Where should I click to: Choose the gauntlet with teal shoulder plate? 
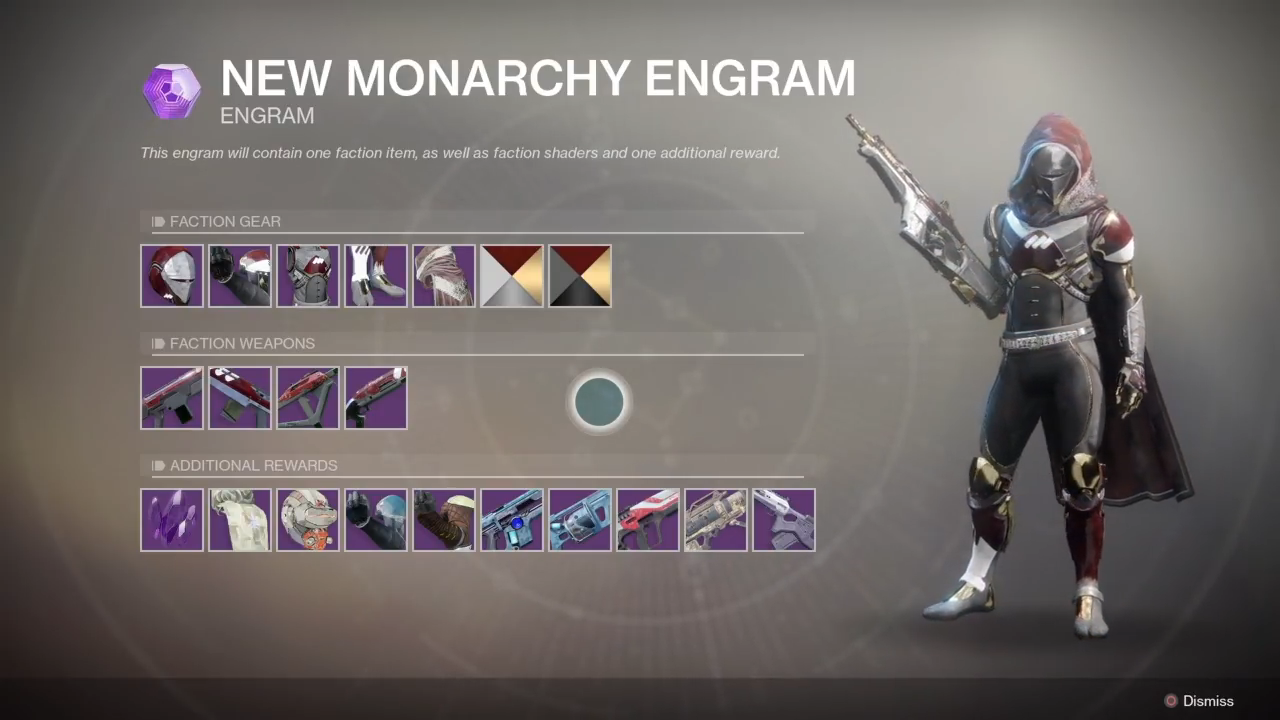(376, 520)
